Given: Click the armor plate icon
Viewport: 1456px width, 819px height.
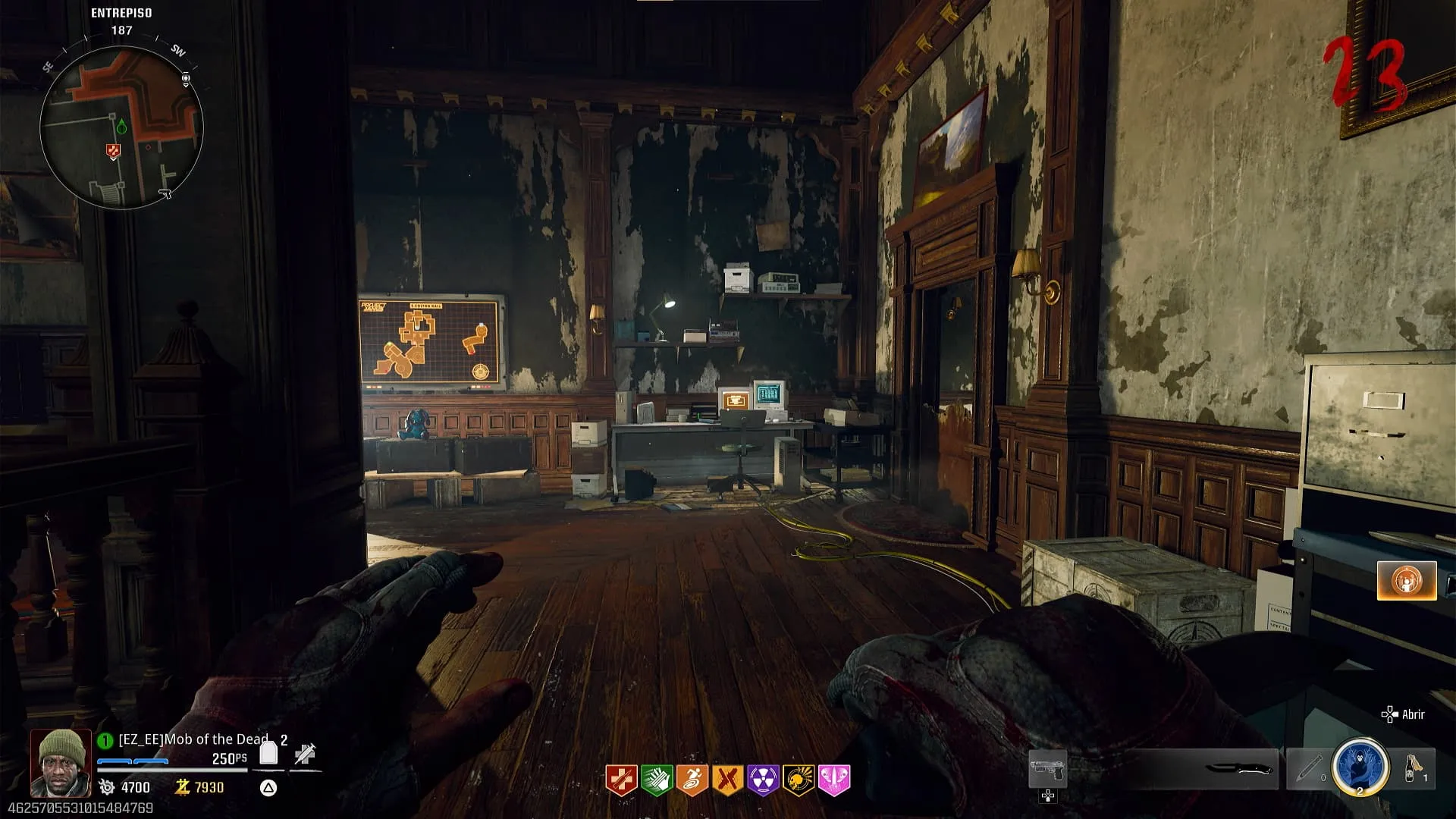Looking at the screenshot, I should click(268, 753).
